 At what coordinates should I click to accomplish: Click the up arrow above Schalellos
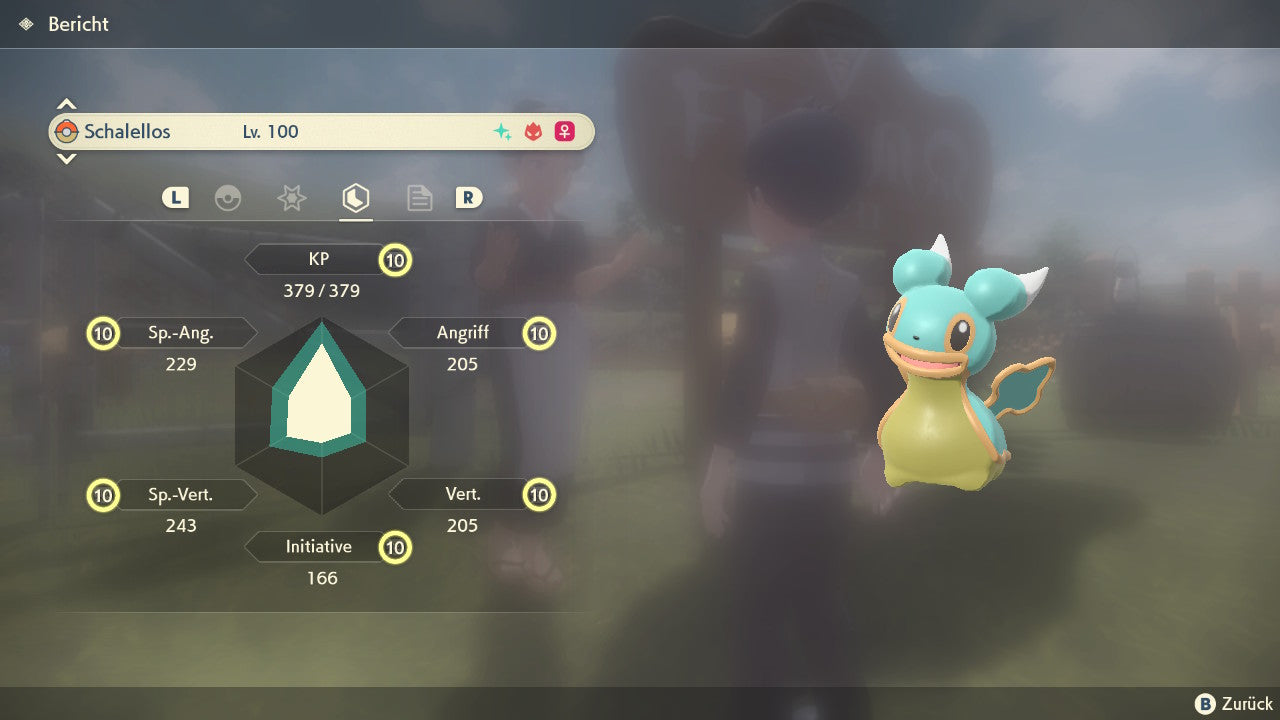[66, 104]
